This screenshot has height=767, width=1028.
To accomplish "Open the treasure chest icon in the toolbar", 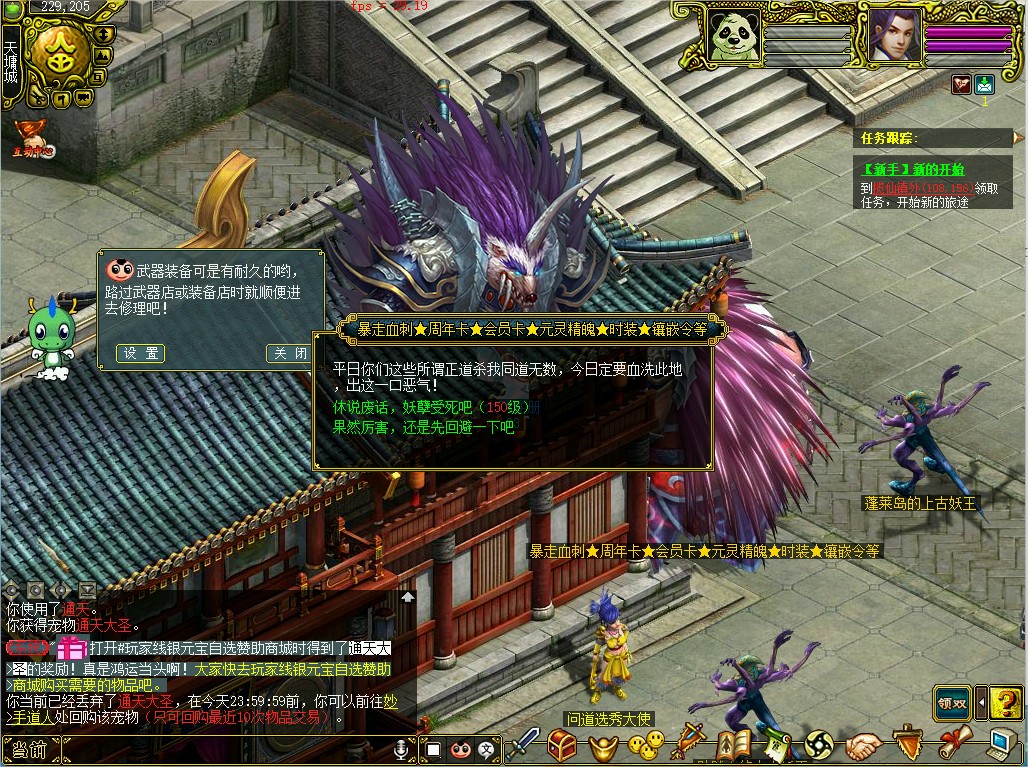I will pyautogui.click(x=562, y=746).
